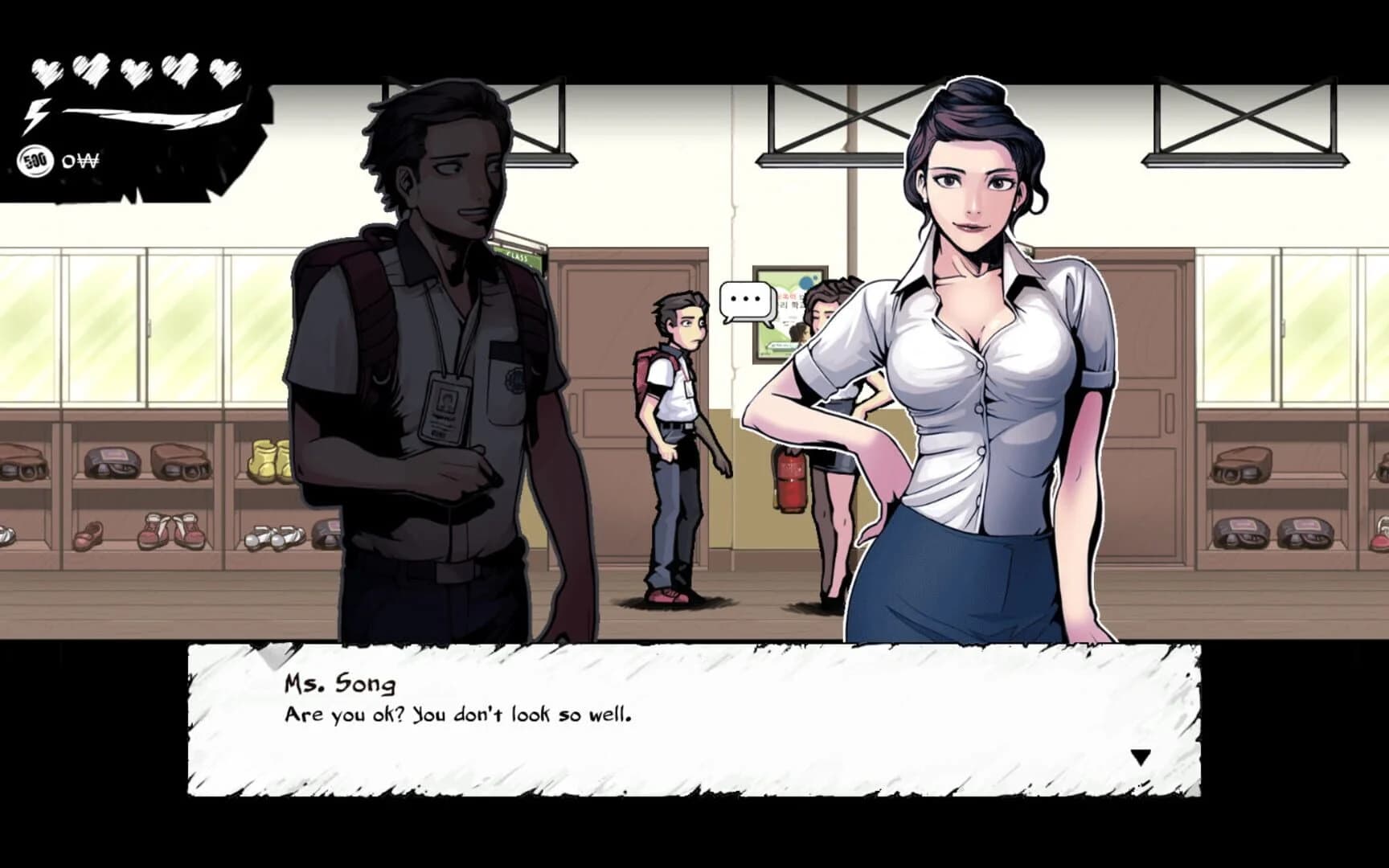Image resolution: width=1389 pixels, height=868 pixels.
Task: Click the 500 coin currency icon
Action: pos(34,161)
